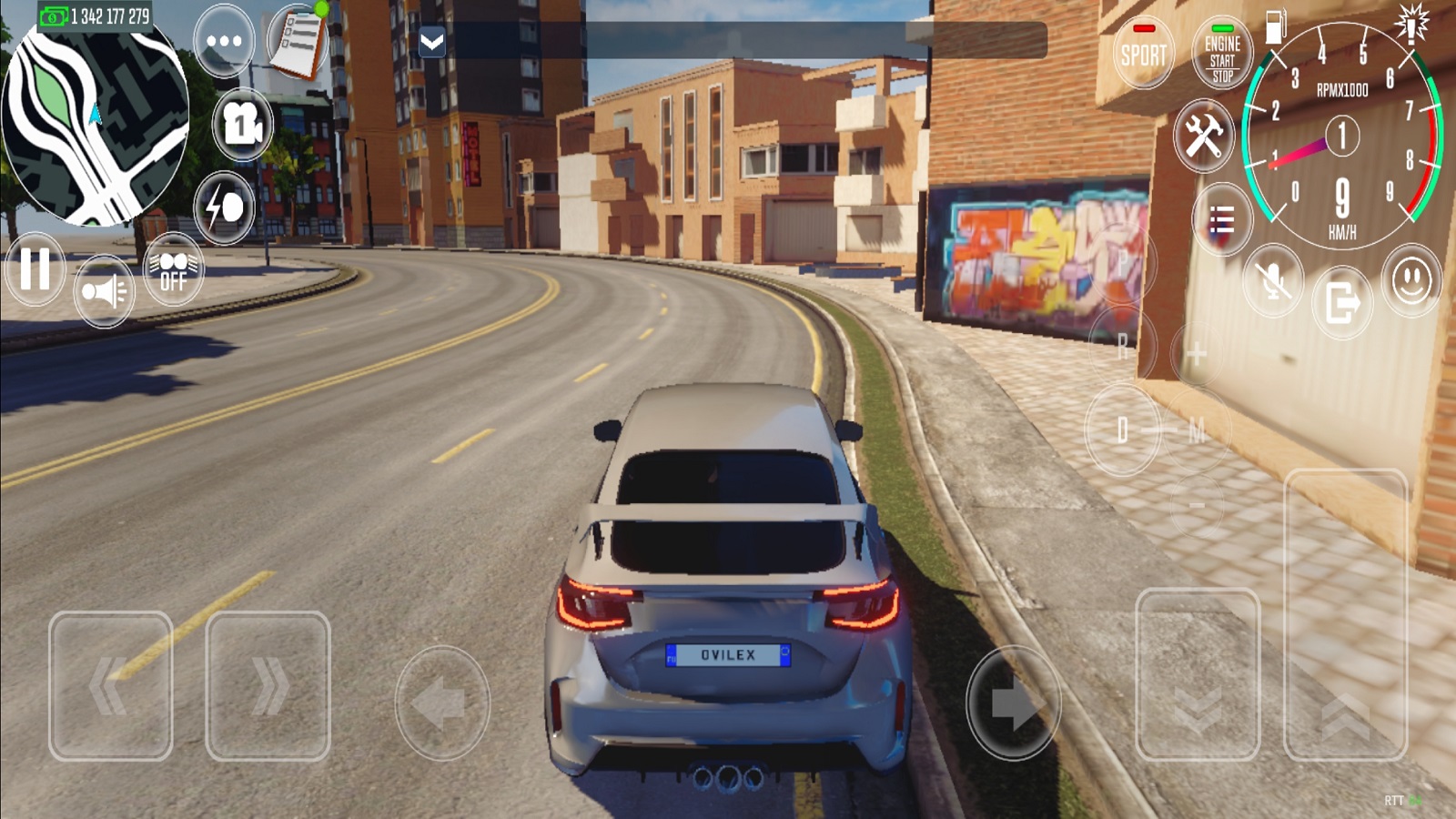Toggle the muted microphone button

click(1273, 280)
